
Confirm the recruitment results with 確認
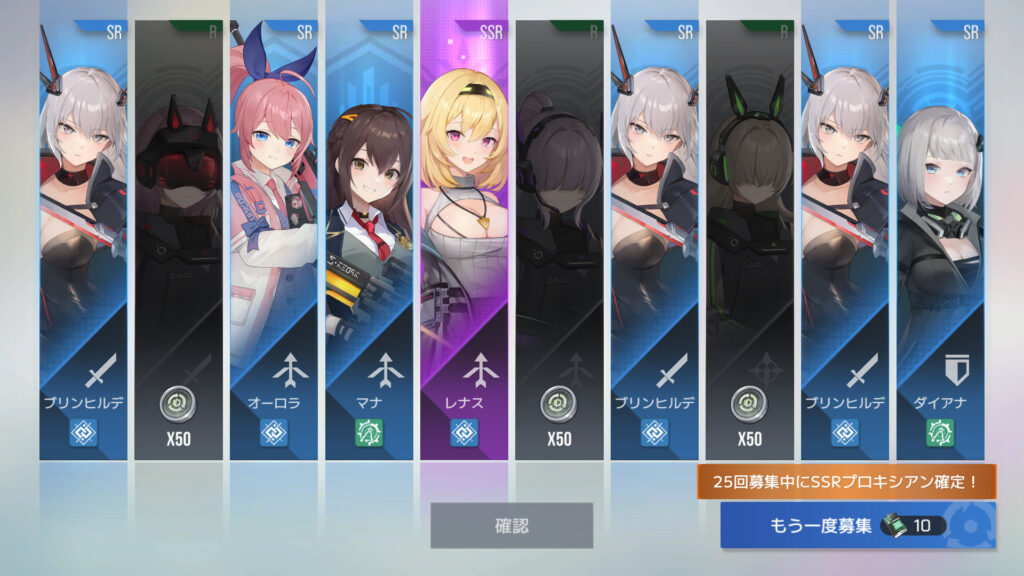[511, 525]
